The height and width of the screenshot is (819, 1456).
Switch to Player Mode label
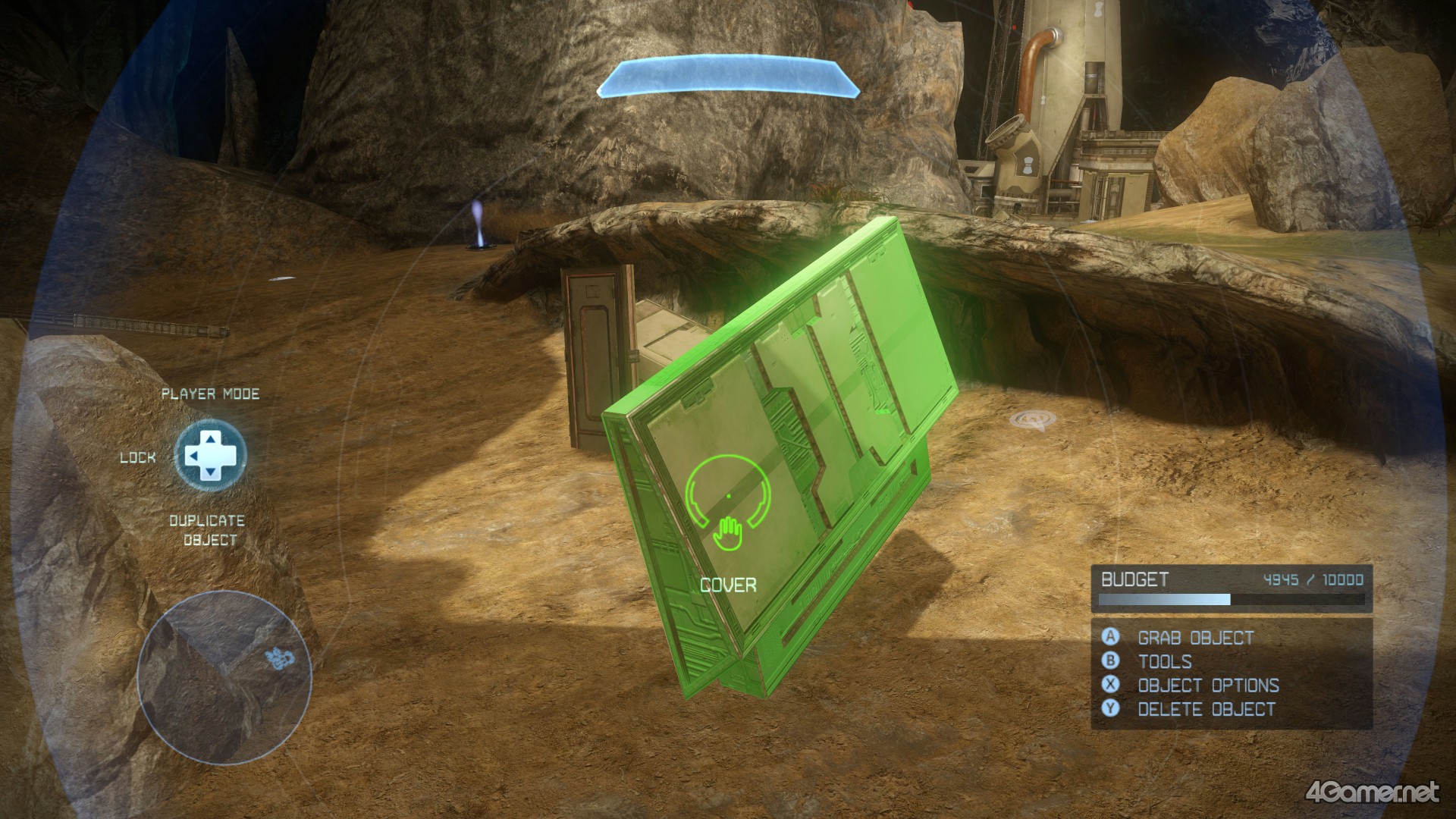click(x=210, y=394)
